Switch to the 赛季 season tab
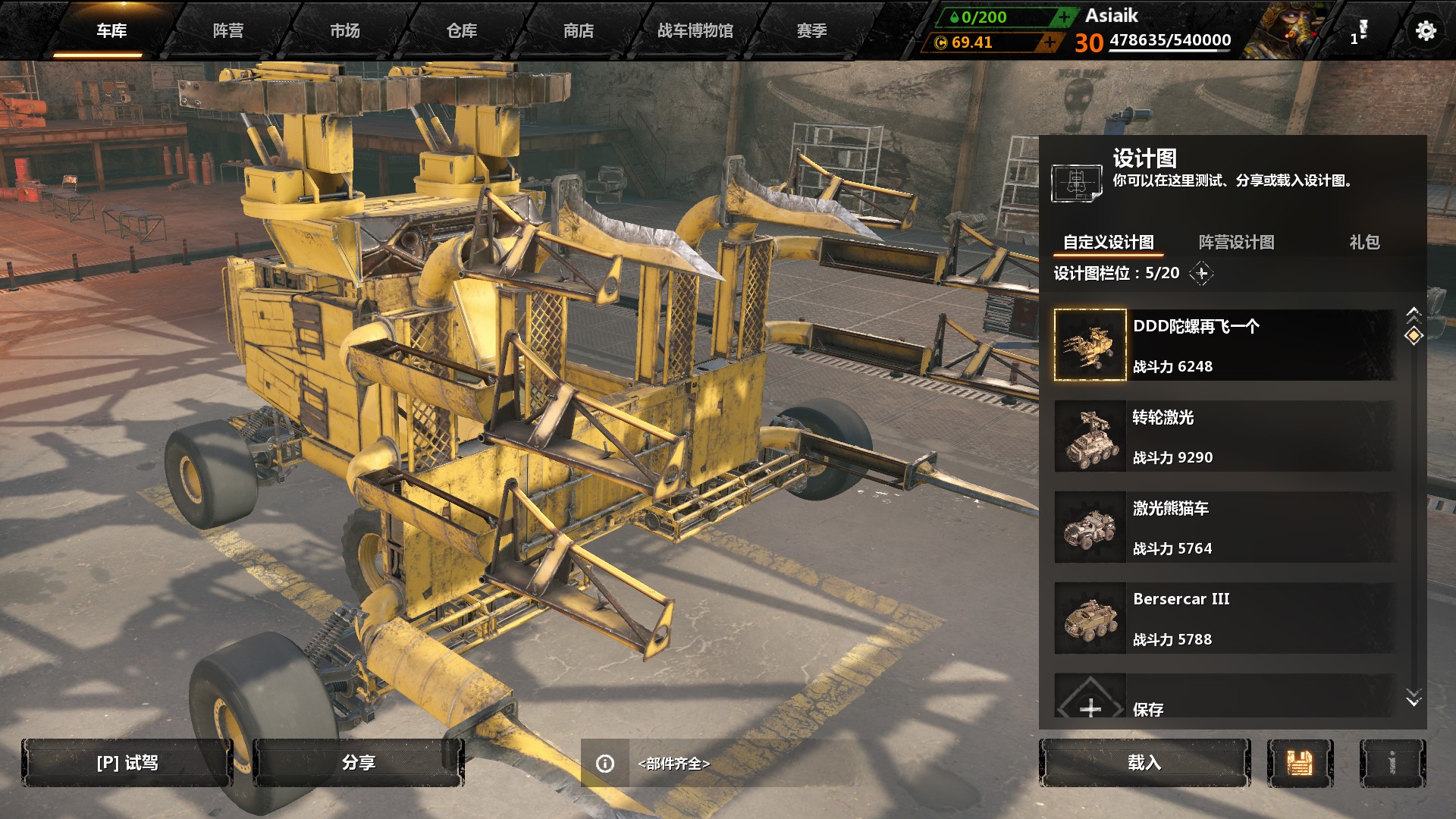1456x819 pixels. click(x=812, y=30)
